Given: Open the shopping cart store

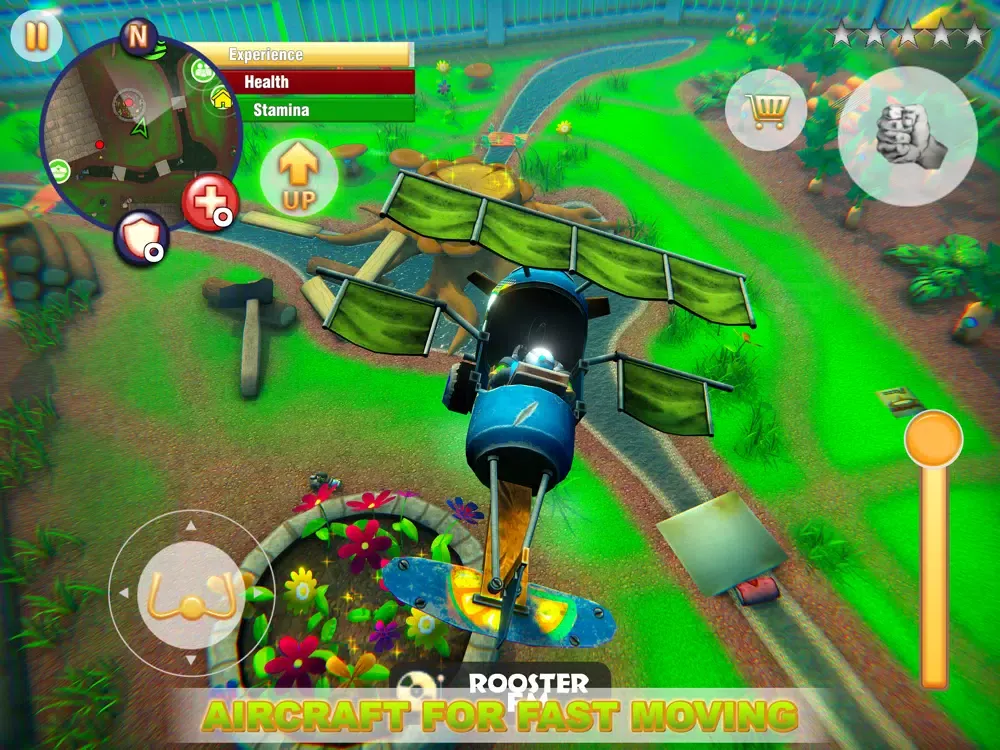Looking at the screenshot, I should (x=768, y=109).
